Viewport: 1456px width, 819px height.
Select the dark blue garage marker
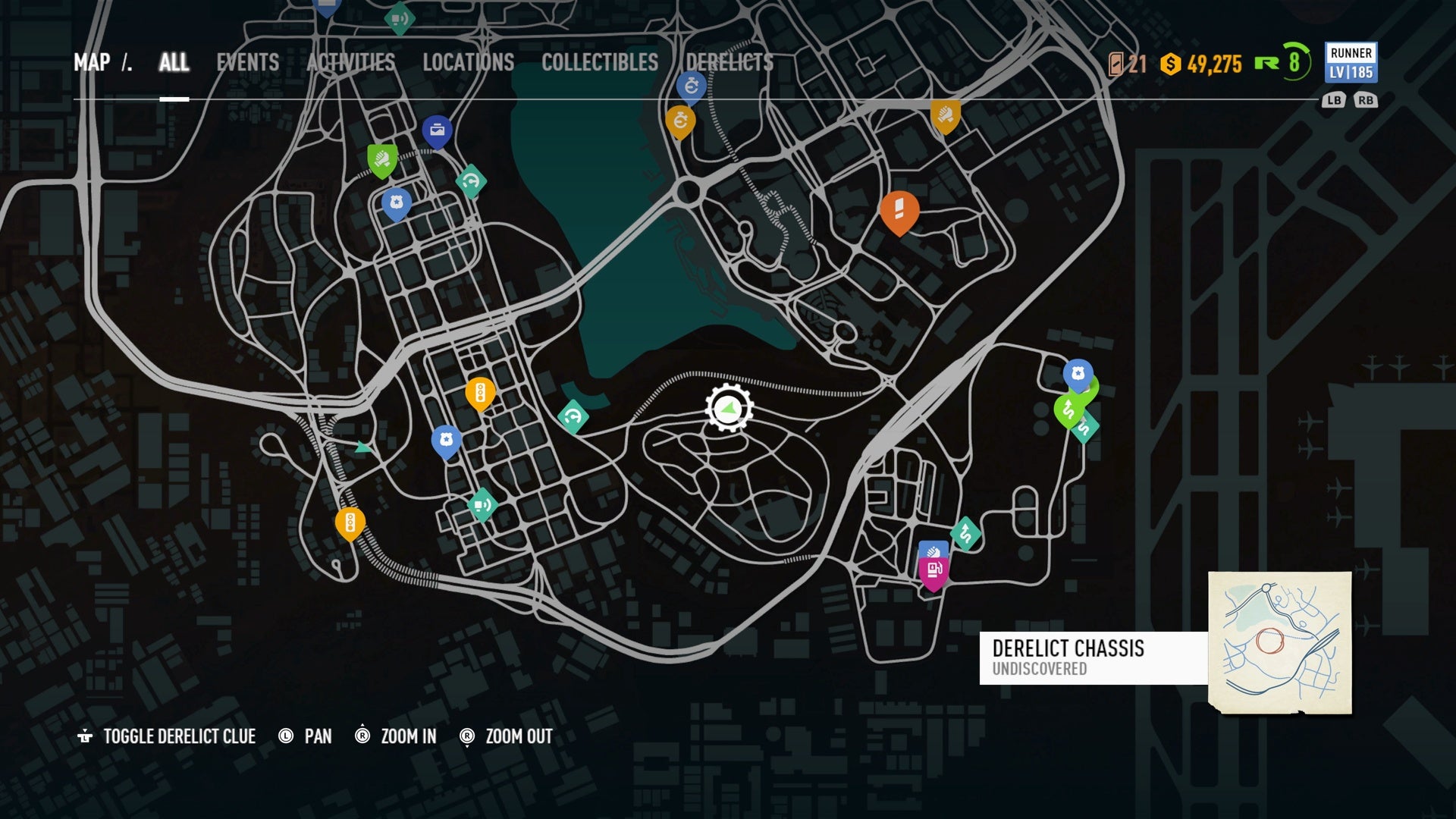coord(437,131)
